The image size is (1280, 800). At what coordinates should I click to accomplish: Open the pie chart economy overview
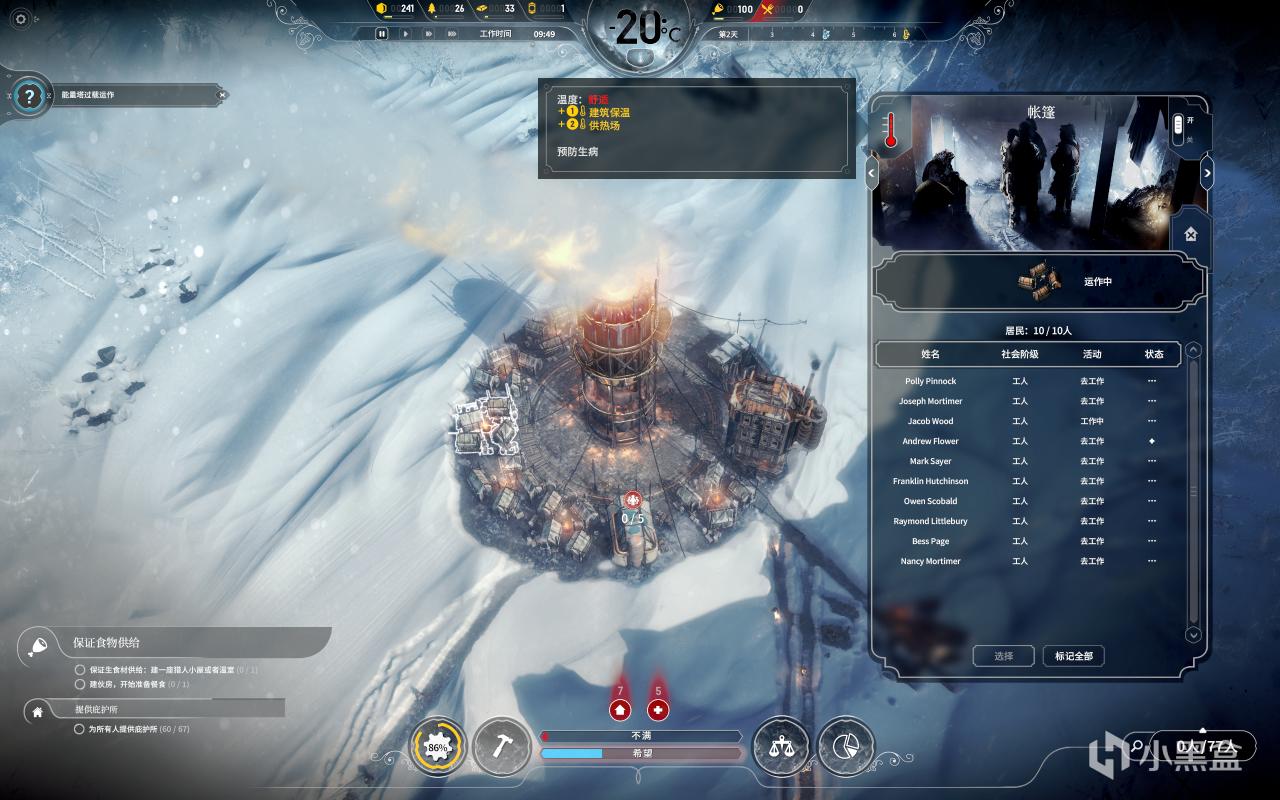[846, 747]
